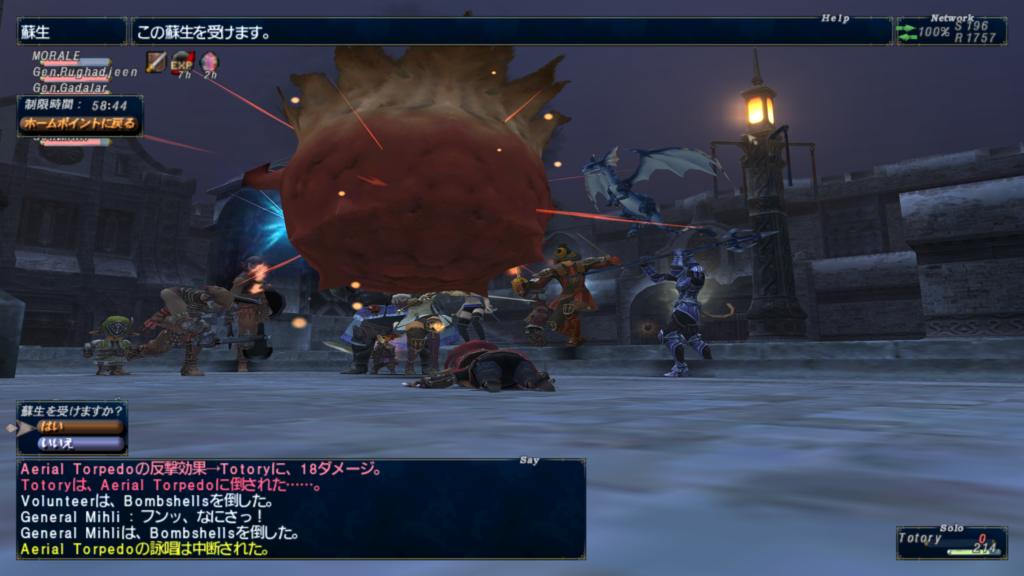Select the EXP bonus status icon
The width and height of the screenshot is (1024, 576).
[182, 63]
